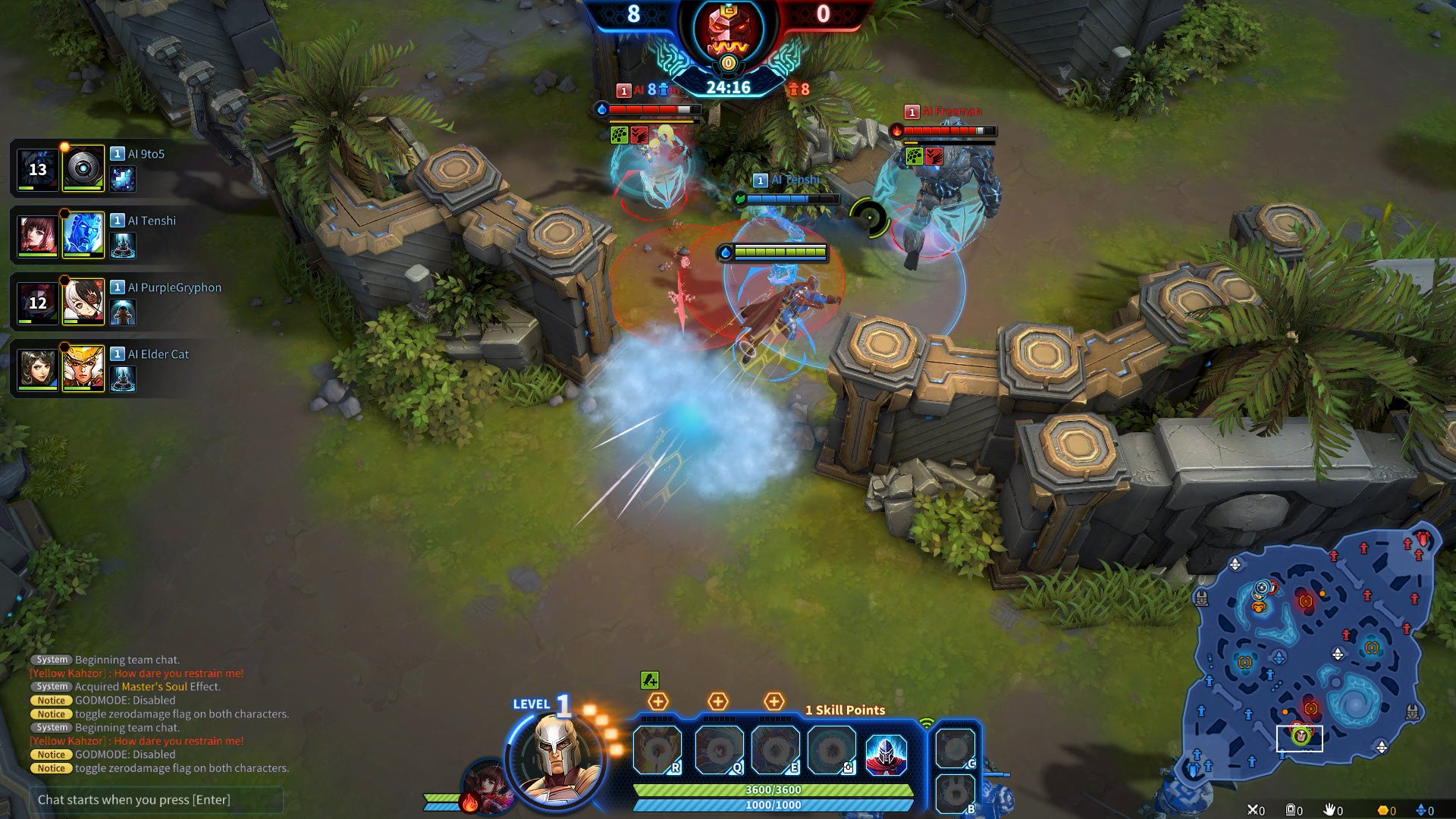1456x819 pixels.
Task: Upgrade the R skill with the plus button
Action: [x=657, y=701]
